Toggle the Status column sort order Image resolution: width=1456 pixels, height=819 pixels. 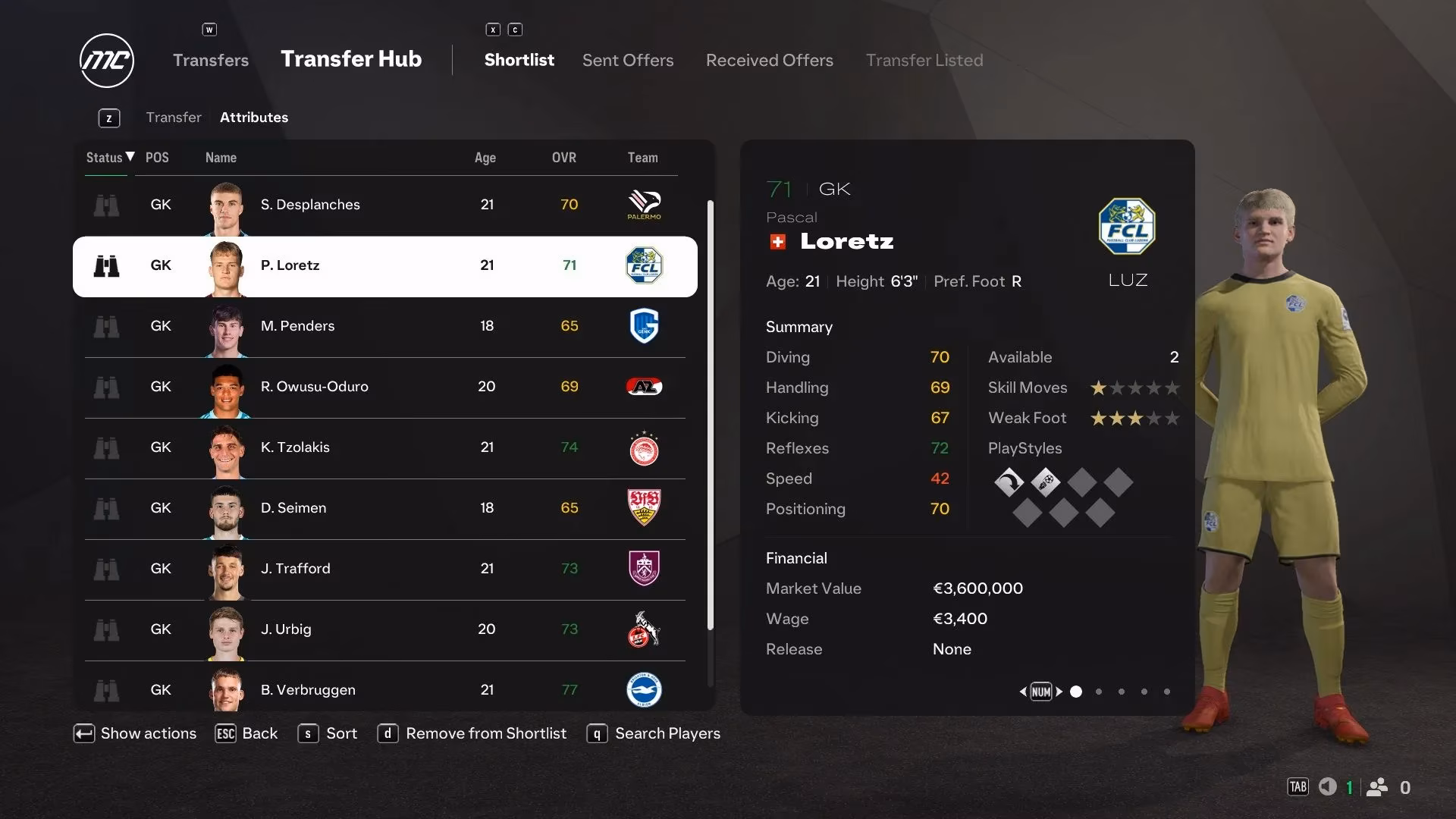(x=106, y=158)
